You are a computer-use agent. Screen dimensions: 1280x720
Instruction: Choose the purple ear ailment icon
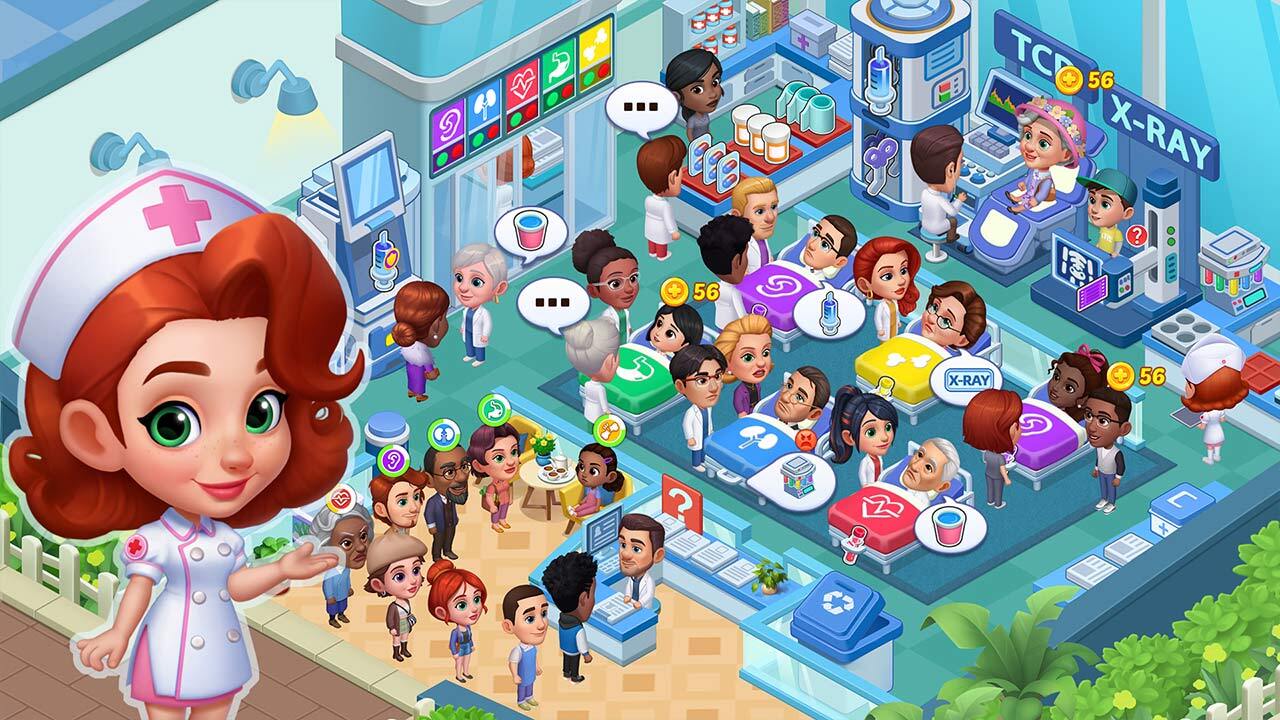coord(392,461)
